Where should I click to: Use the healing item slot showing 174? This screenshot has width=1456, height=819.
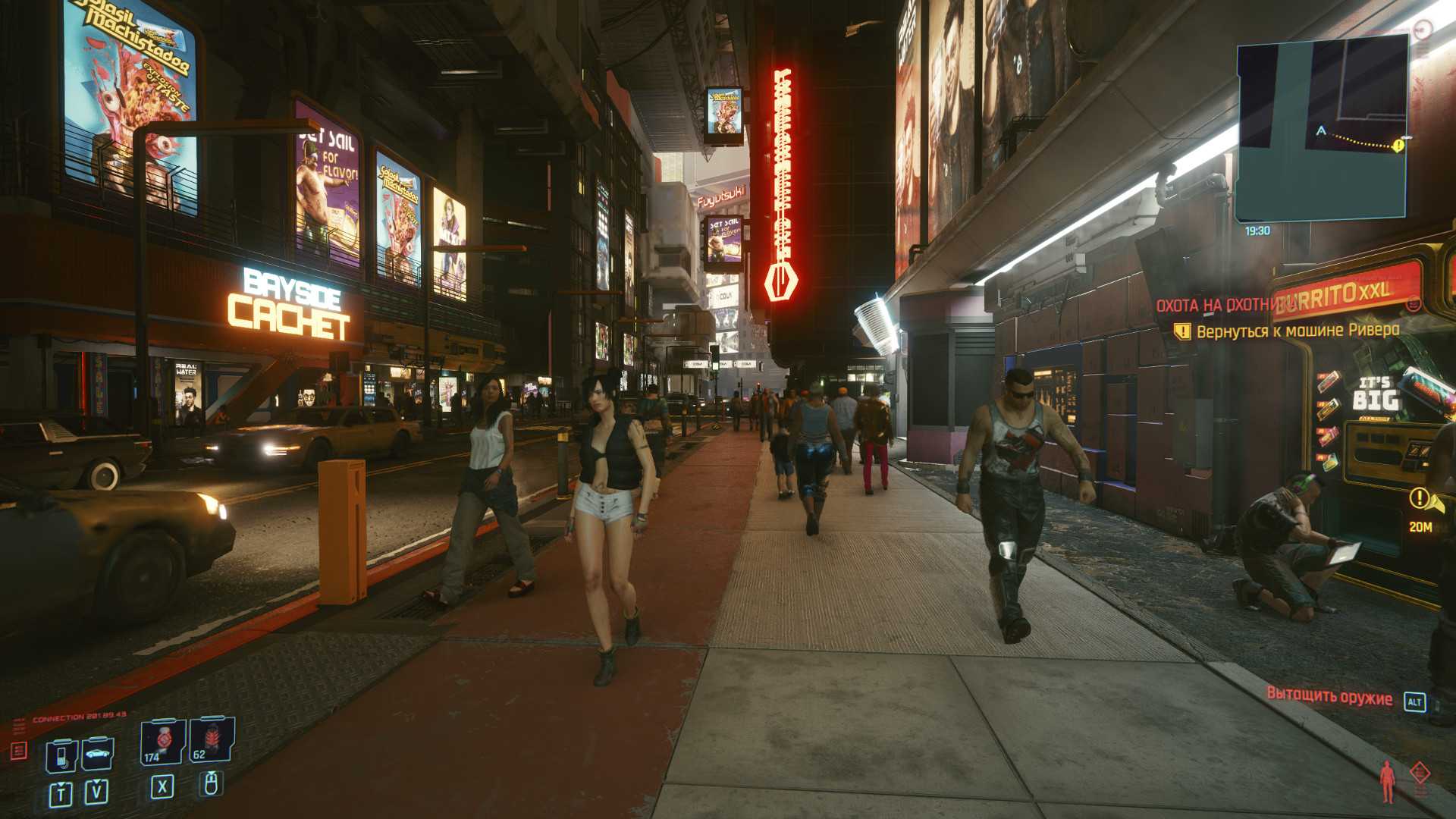point(162,742)
